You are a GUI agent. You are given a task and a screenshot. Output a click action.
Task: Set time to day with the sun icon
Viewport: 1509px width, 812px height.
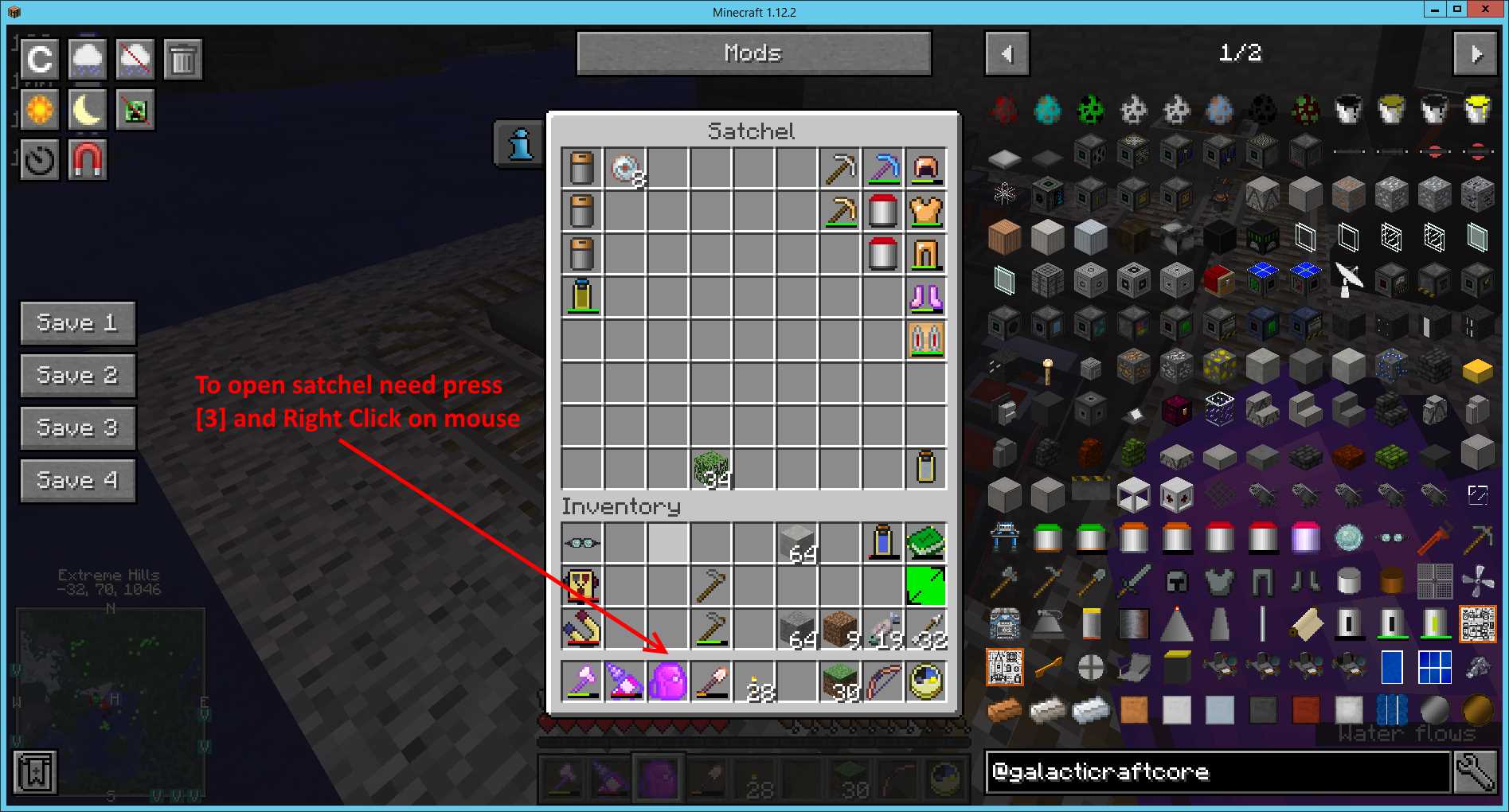pyautogui.click(x=38, y=109)
